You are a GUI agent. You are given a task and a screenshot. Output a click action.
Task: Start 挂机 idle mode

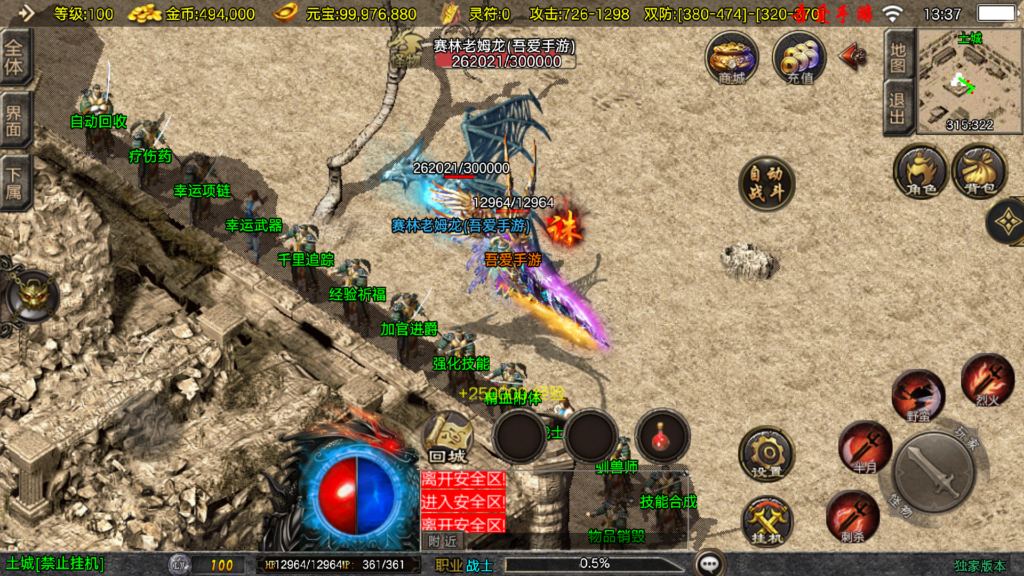766,521
